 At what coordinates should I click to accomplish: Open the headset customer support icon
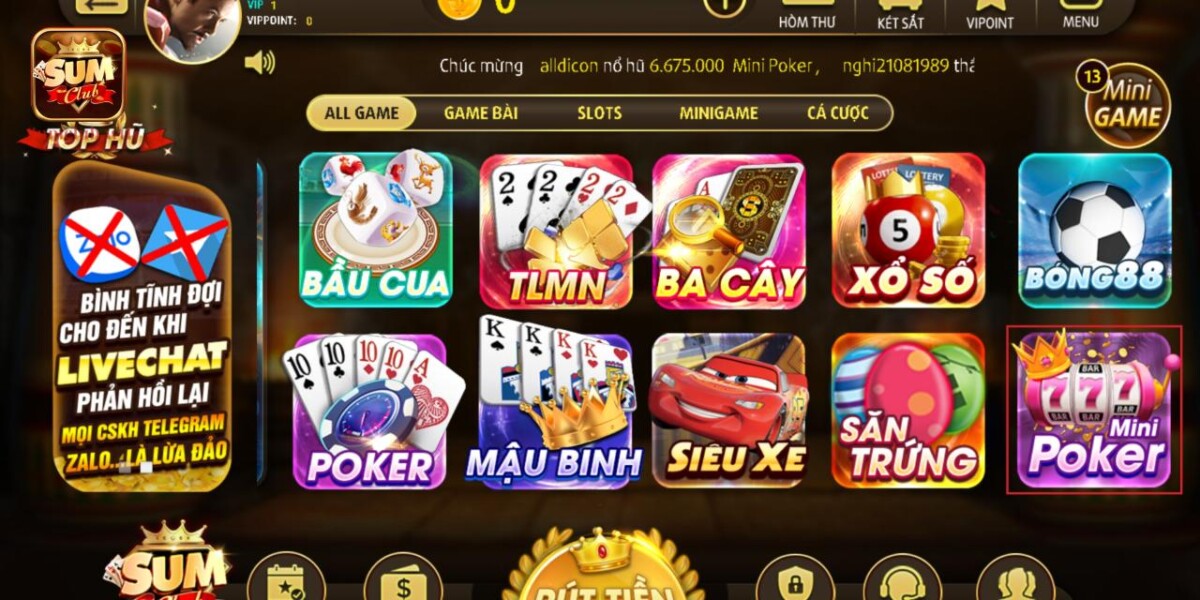click(x=901, y=580)
